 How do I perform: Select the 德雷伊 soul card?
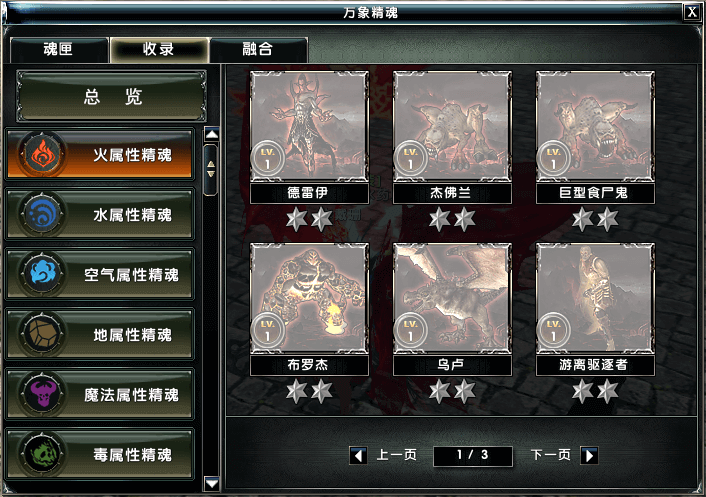coord(309,127)
